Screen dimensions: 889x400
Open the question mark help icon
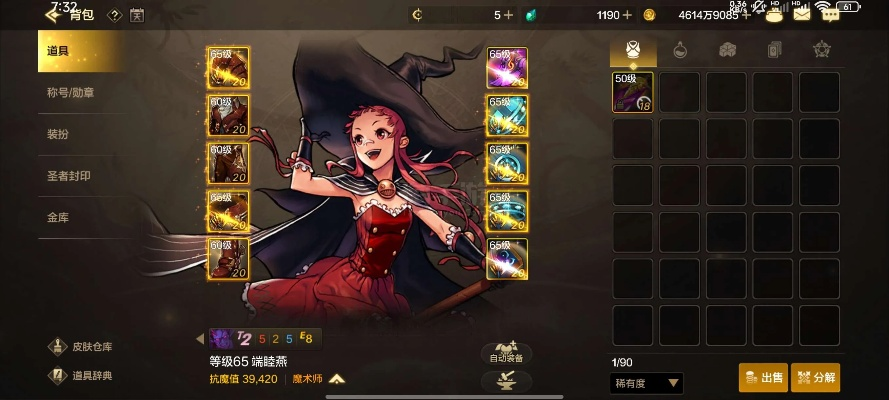[x=114, y=15]
